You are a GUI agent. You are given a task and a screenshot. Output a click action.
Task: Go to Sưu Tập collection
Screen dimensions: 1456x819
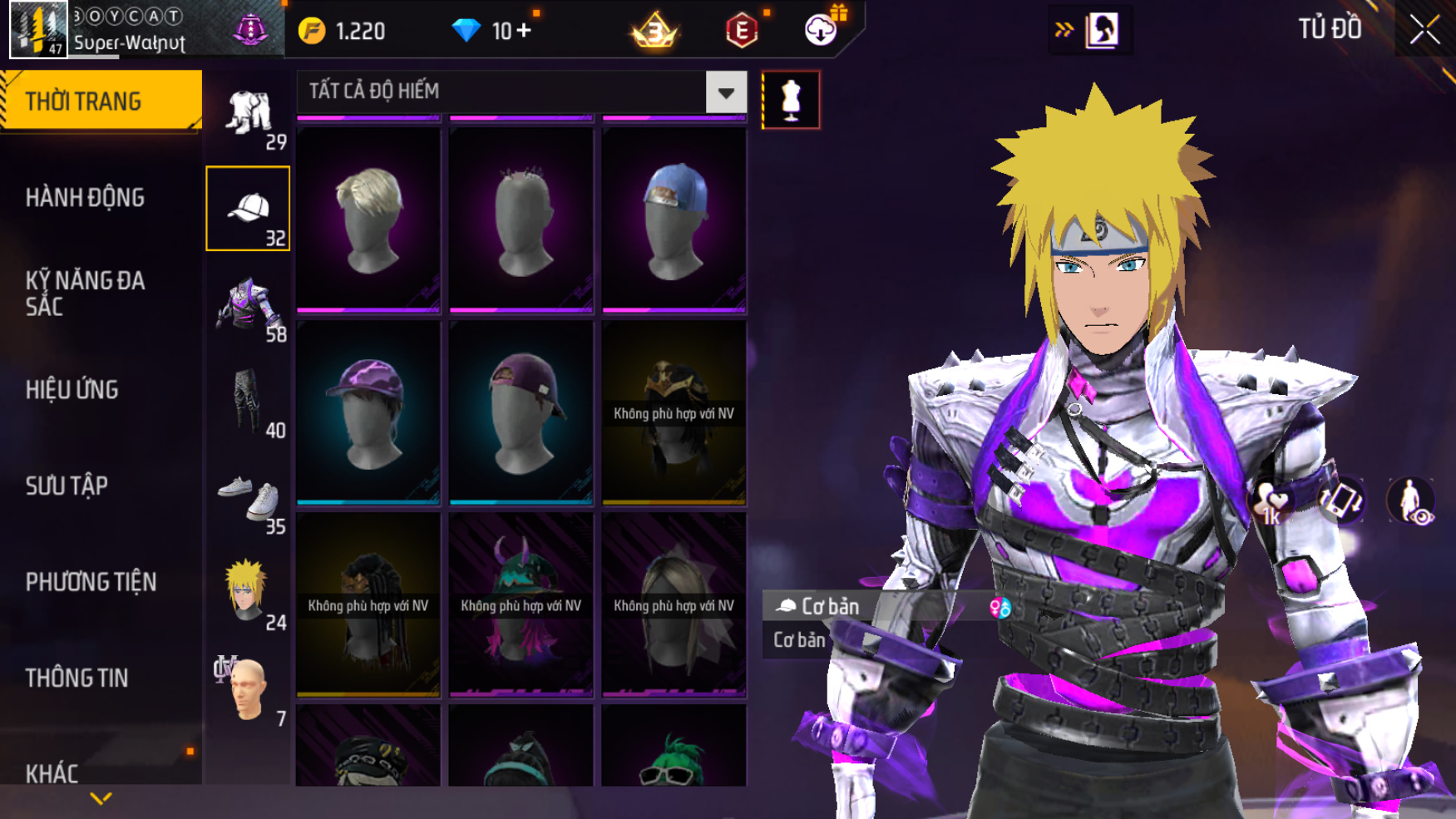pyautogui.click(x=67, y=486)
